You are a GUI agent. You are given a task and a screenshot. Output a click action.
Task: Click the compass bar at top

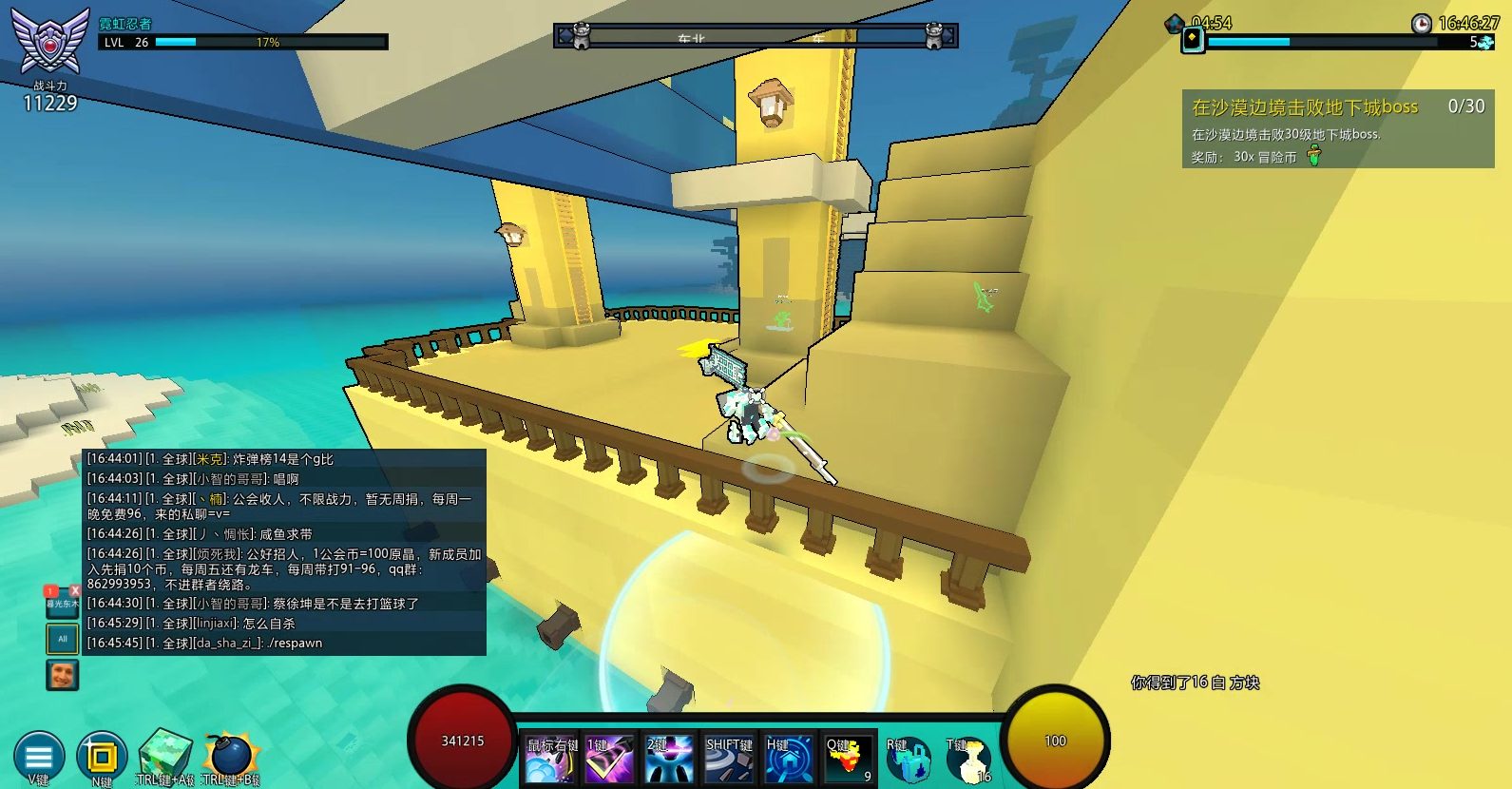(x=756, y=36)
